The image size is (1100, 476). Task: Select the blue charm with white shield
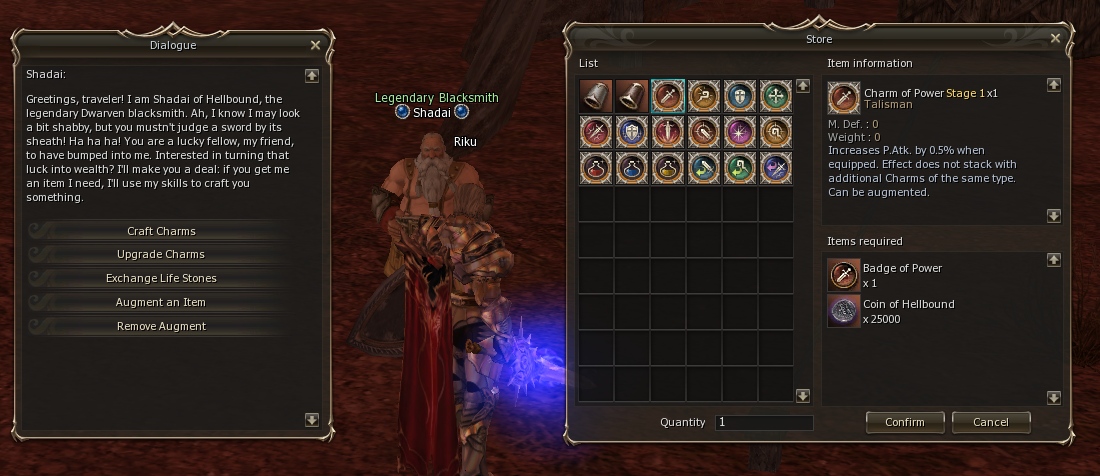tap(632, 132)
